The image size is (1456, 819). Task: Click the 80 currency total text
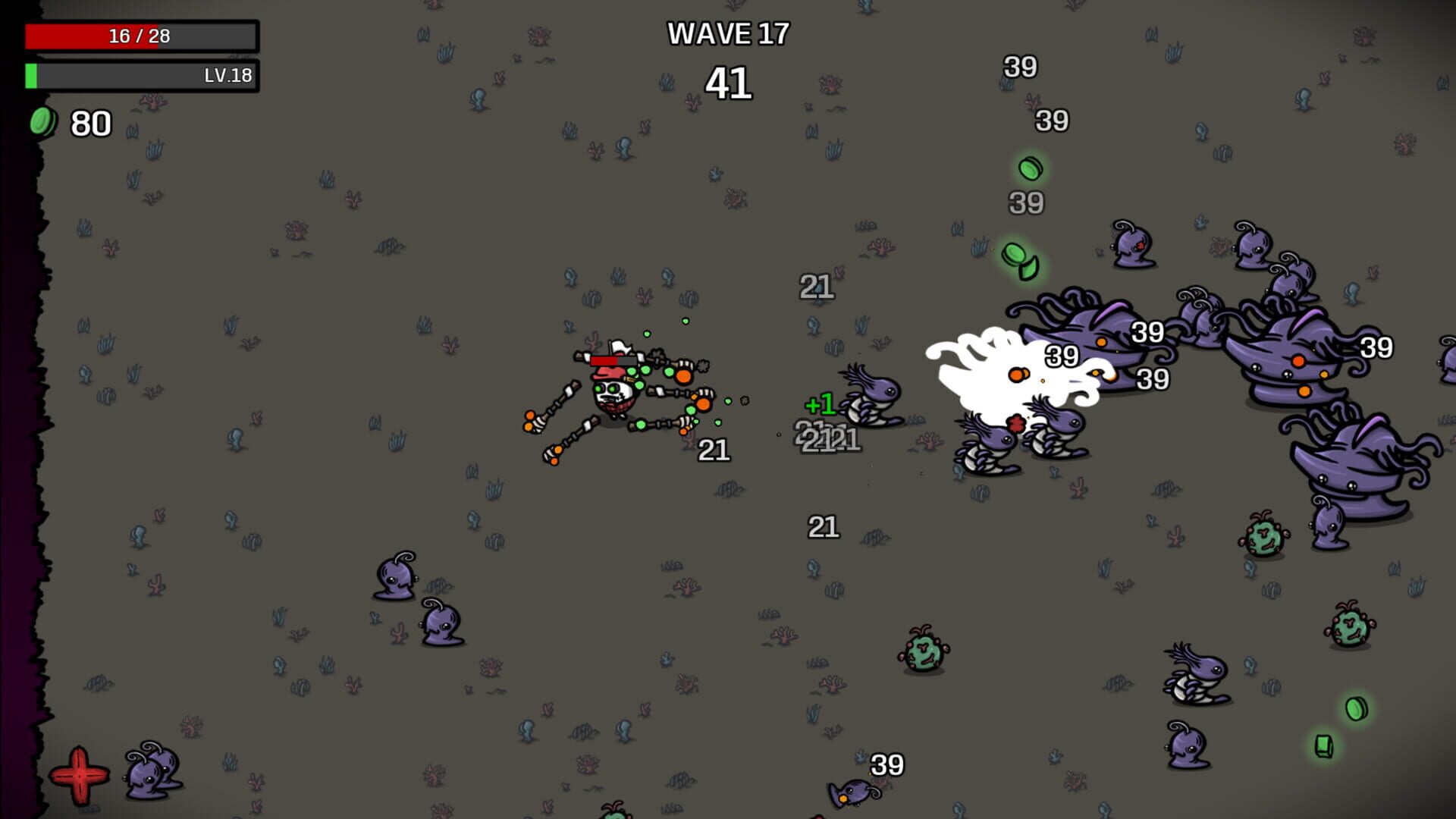[x=89, y=124]
